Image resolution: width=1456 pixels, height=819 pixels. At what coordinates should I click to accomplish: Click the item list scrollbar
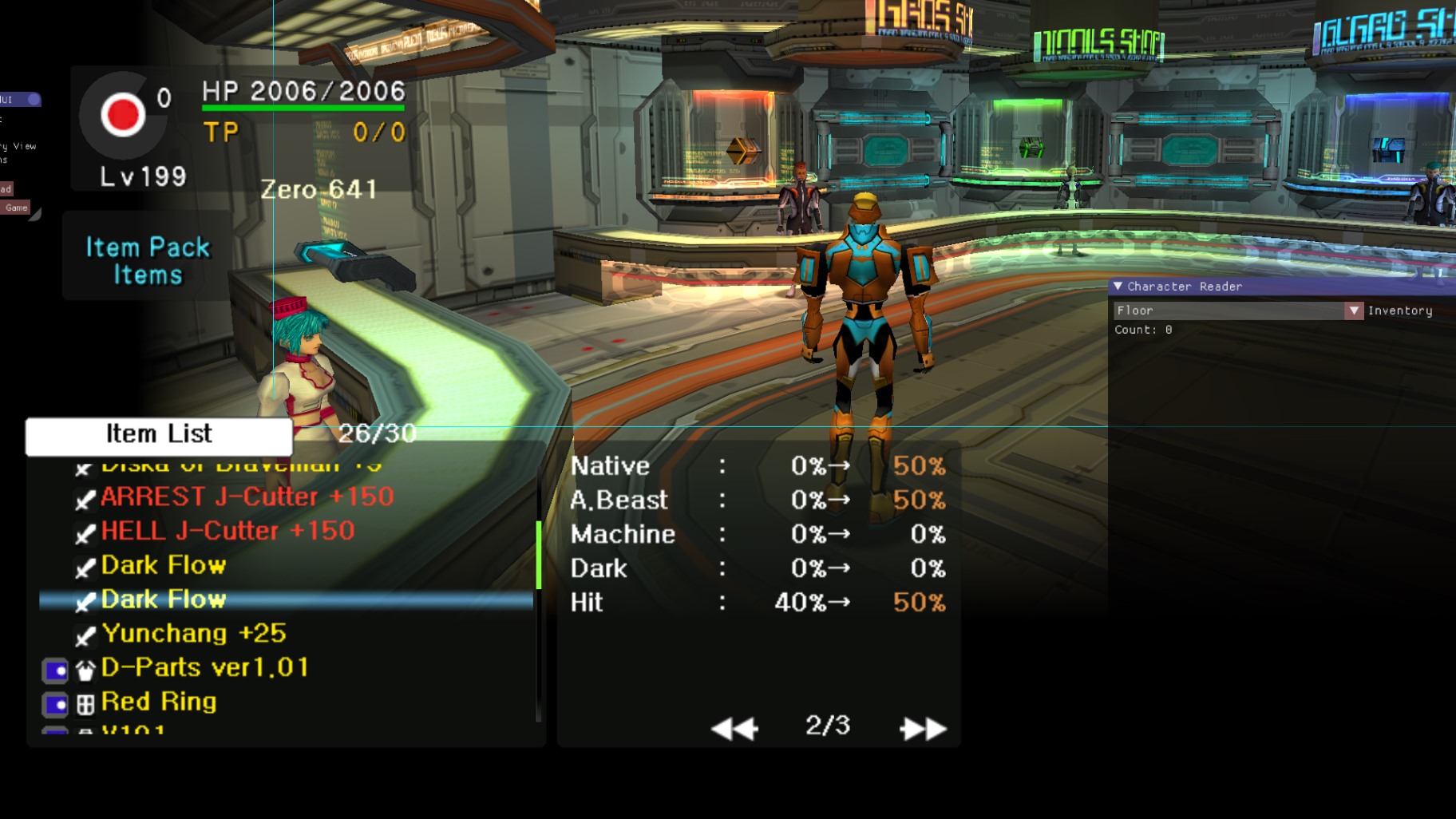539,555
